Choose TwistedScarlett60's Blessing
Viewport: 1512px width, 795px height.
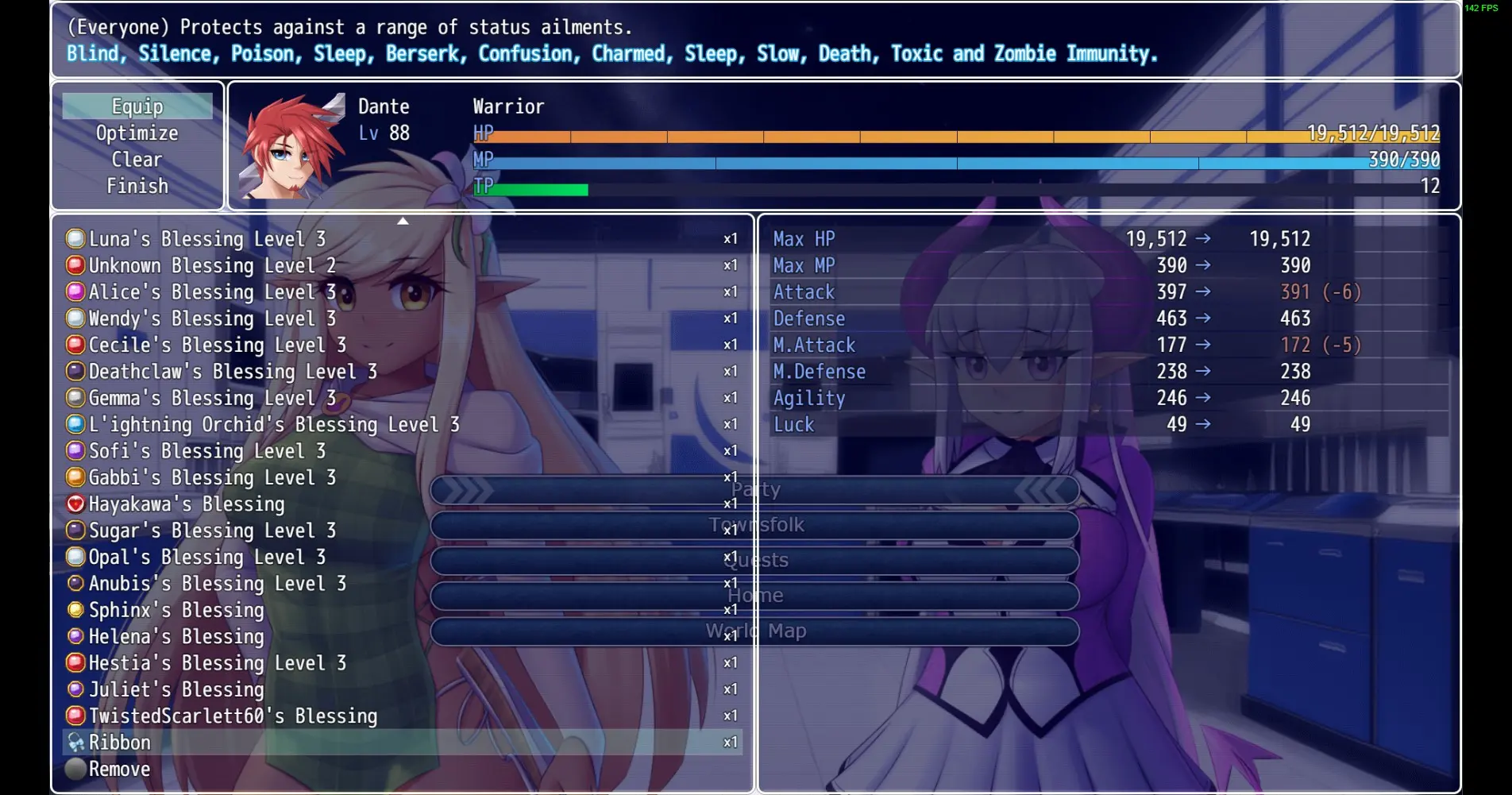233,716
